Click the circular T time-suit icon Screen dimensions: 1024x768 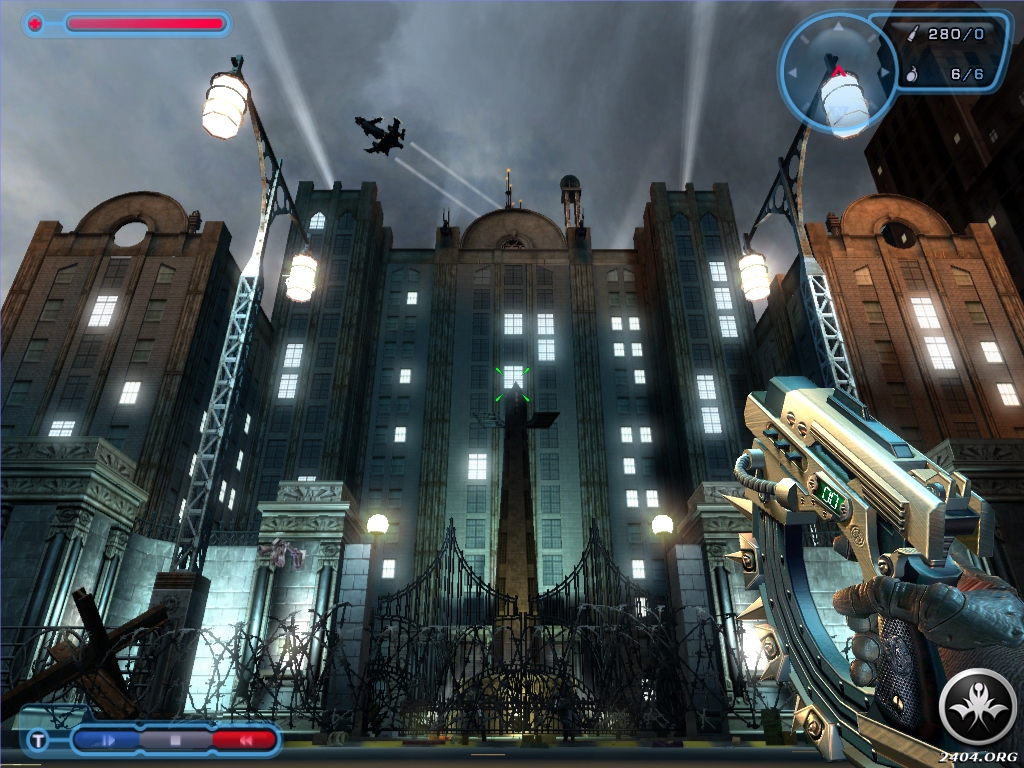(37, 741)
